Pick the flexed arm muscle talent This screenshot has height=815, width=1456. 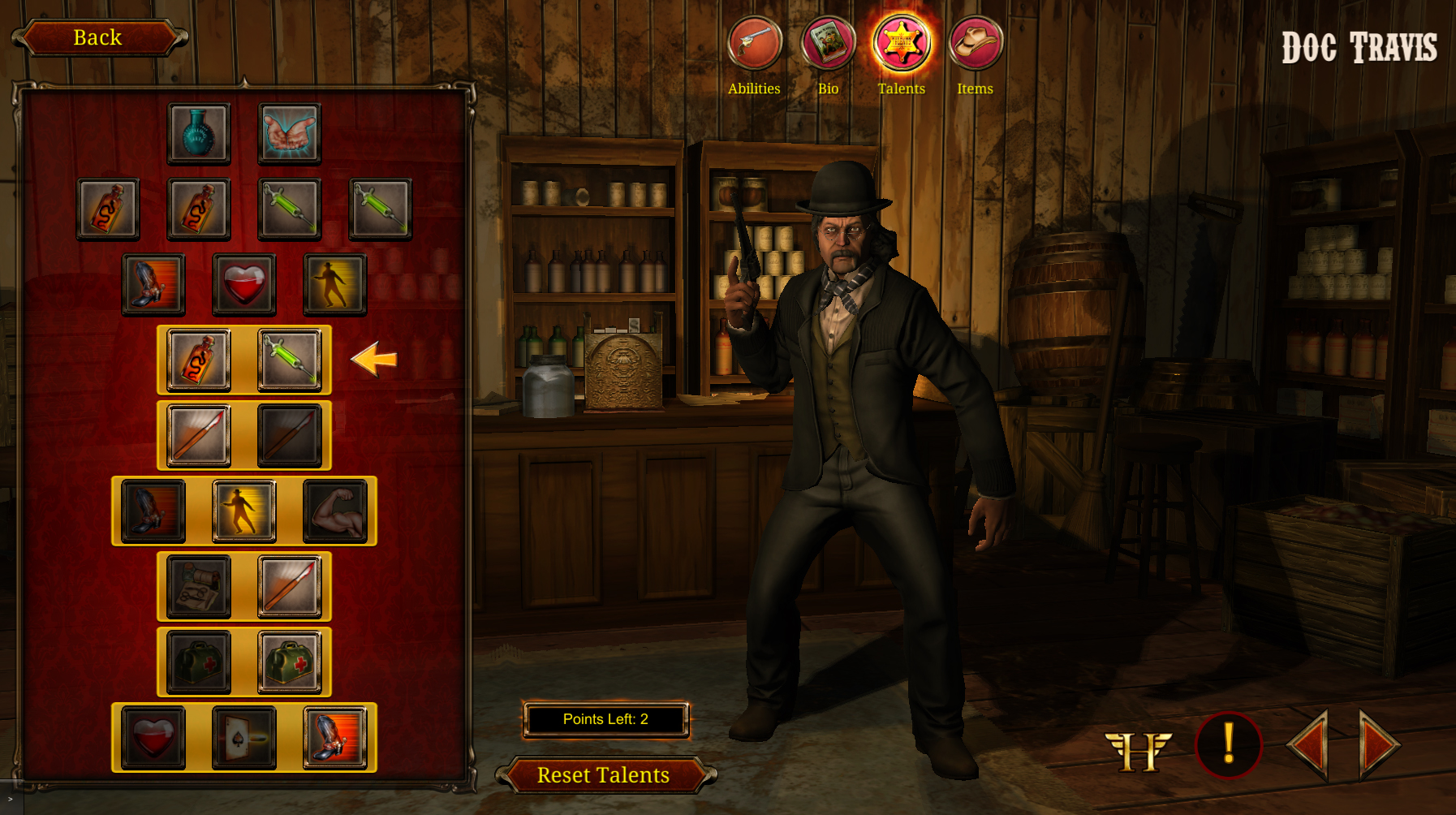tap(335, 511)
